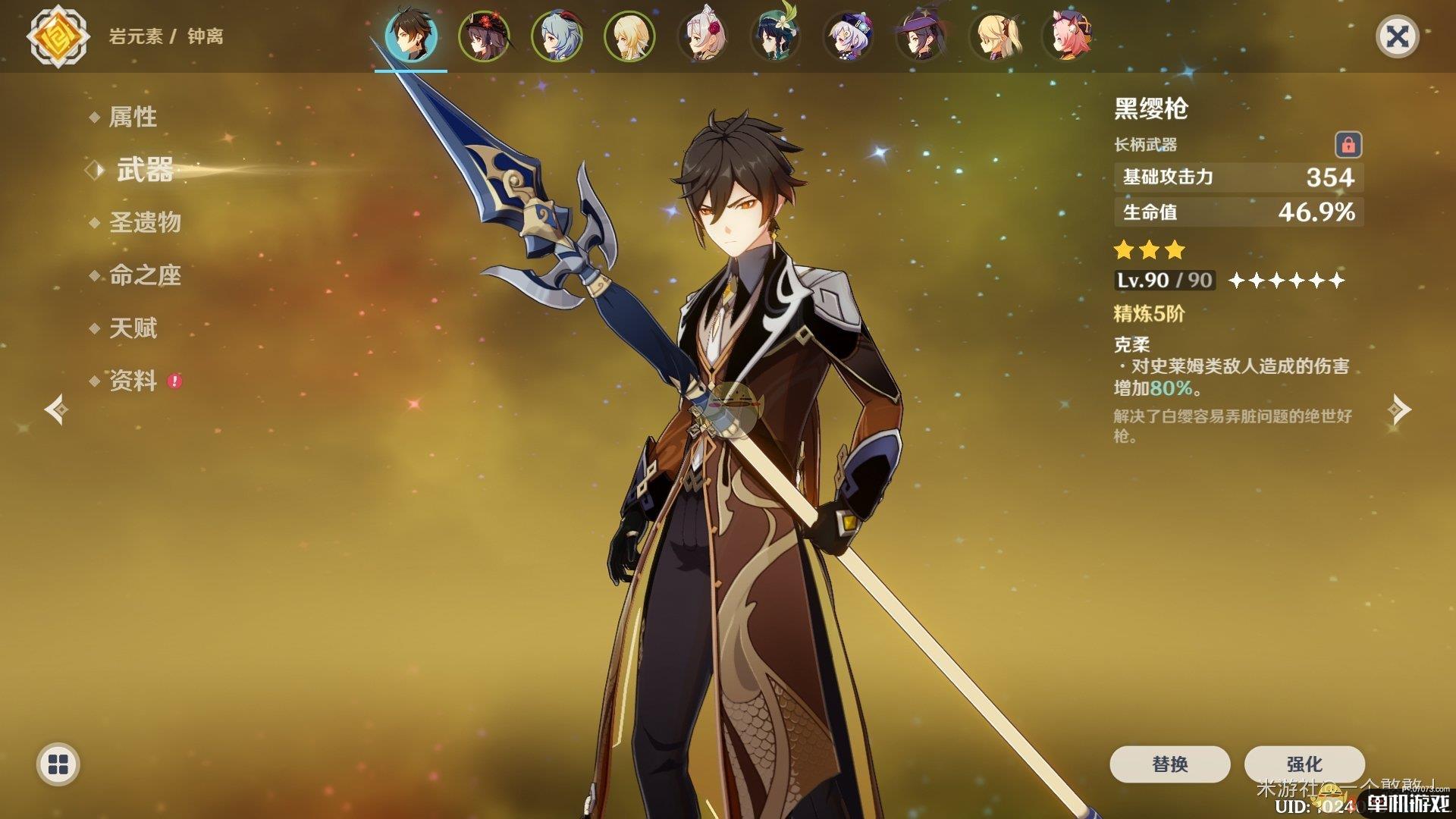Open the 命之座 constellation page
This screenshot has width=1456, height=819.
145,275
